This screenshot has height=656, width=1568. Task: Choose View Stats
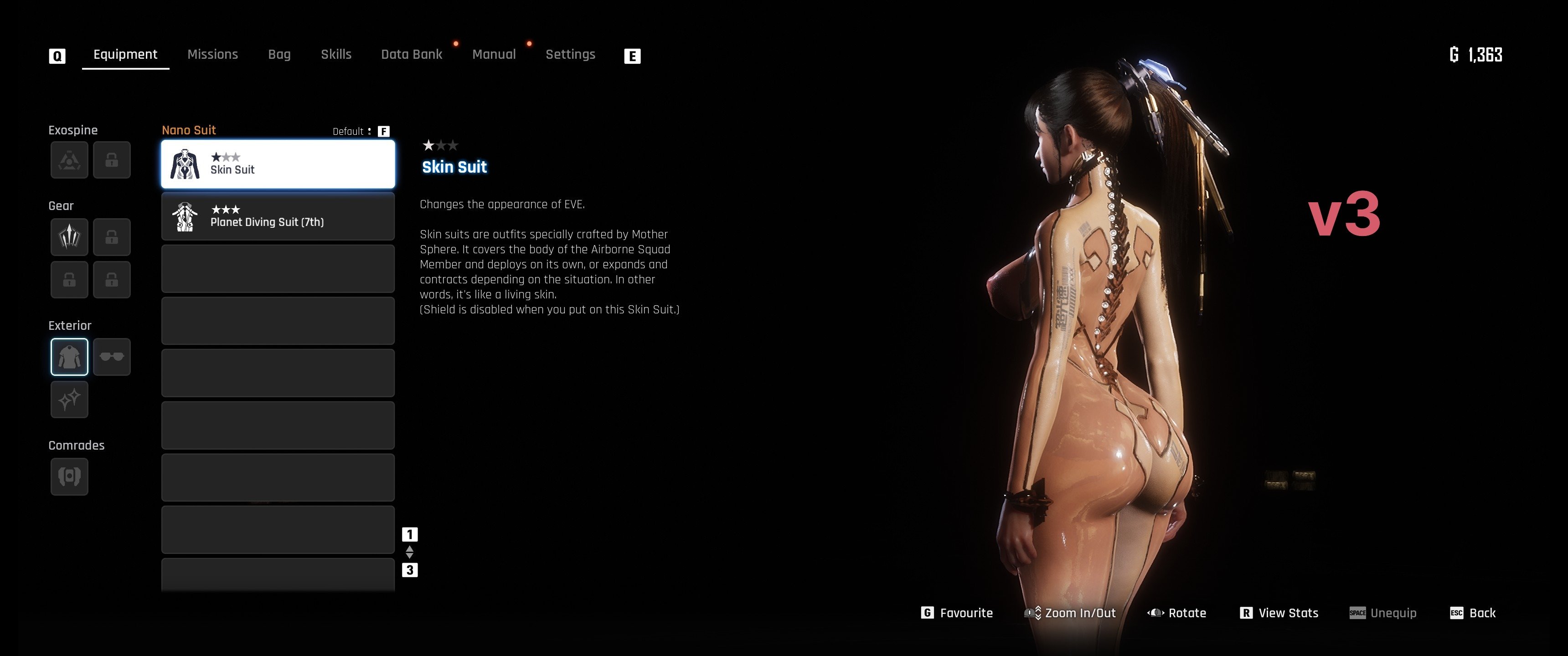point(1279,613)
